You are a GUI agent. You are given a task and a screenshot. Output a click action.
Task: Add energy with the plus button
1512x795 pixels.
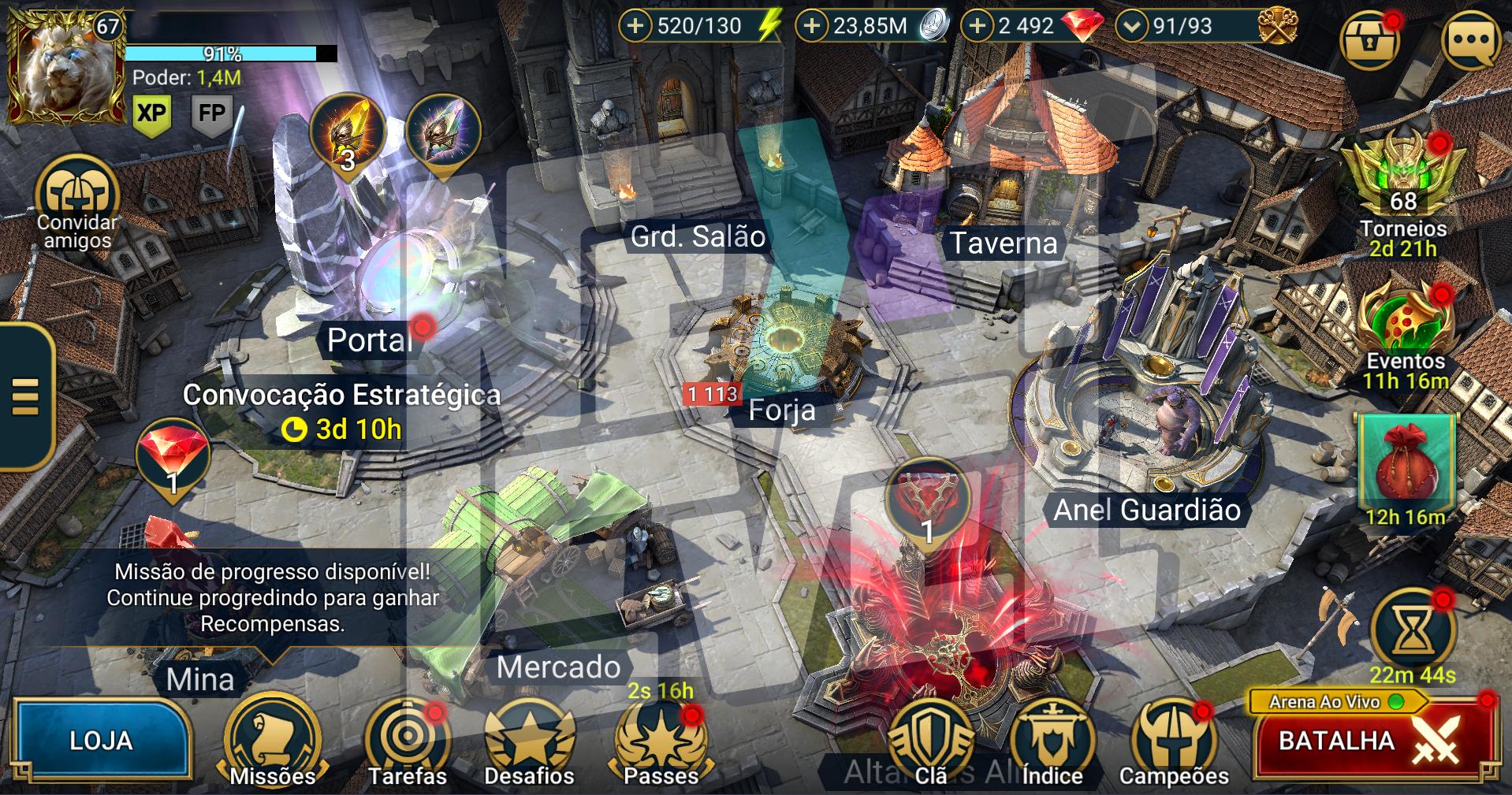click(635, 26)
